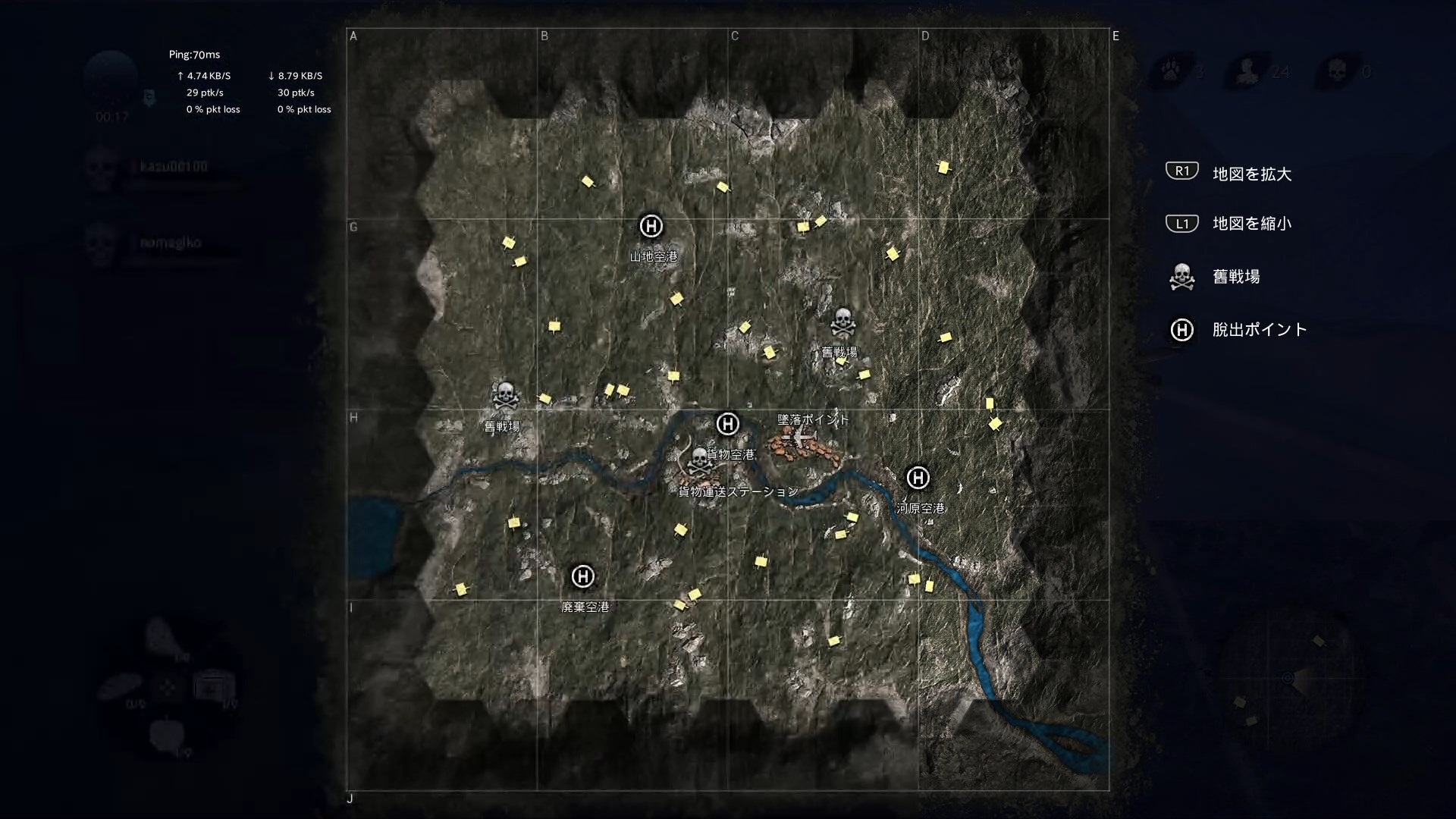Toggle the player counter showing 24
This screenshot has height=819, width=1456.
point(1247,70)
